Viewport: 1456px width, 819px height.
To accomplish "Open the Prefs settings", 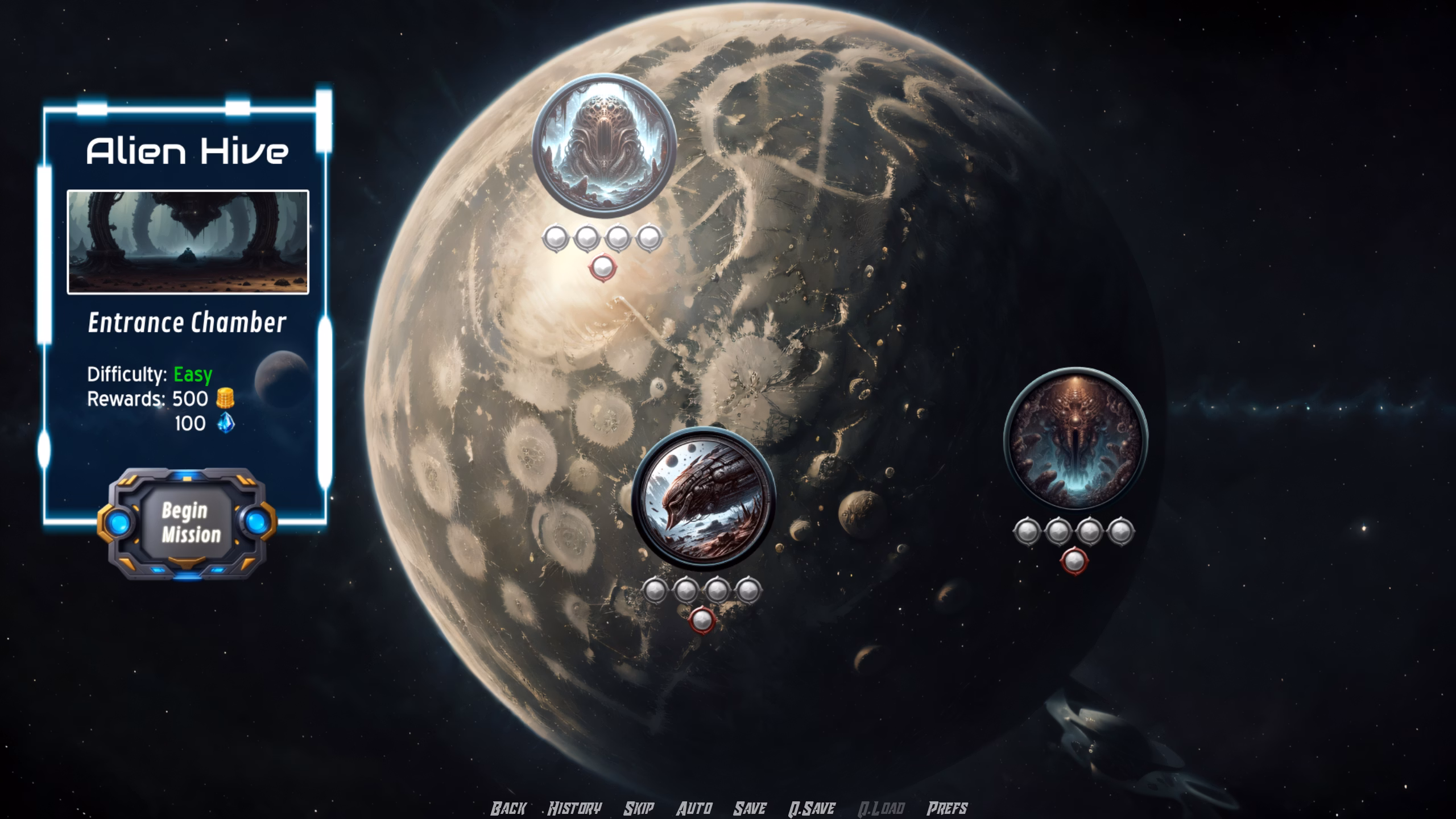I will point(947,808).
